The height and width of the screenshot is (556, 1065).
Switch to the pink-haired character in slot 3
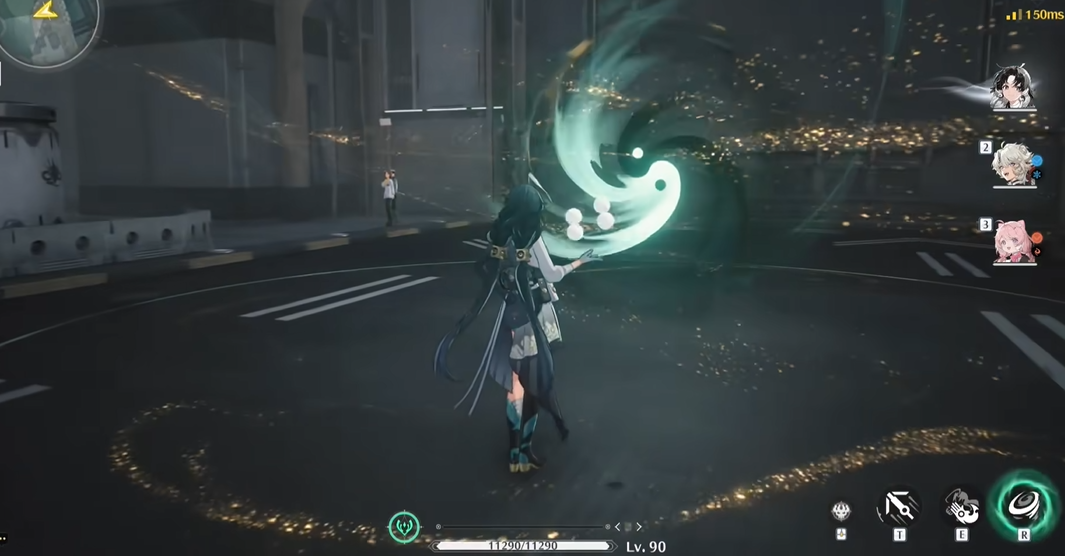coord(1013,242)
